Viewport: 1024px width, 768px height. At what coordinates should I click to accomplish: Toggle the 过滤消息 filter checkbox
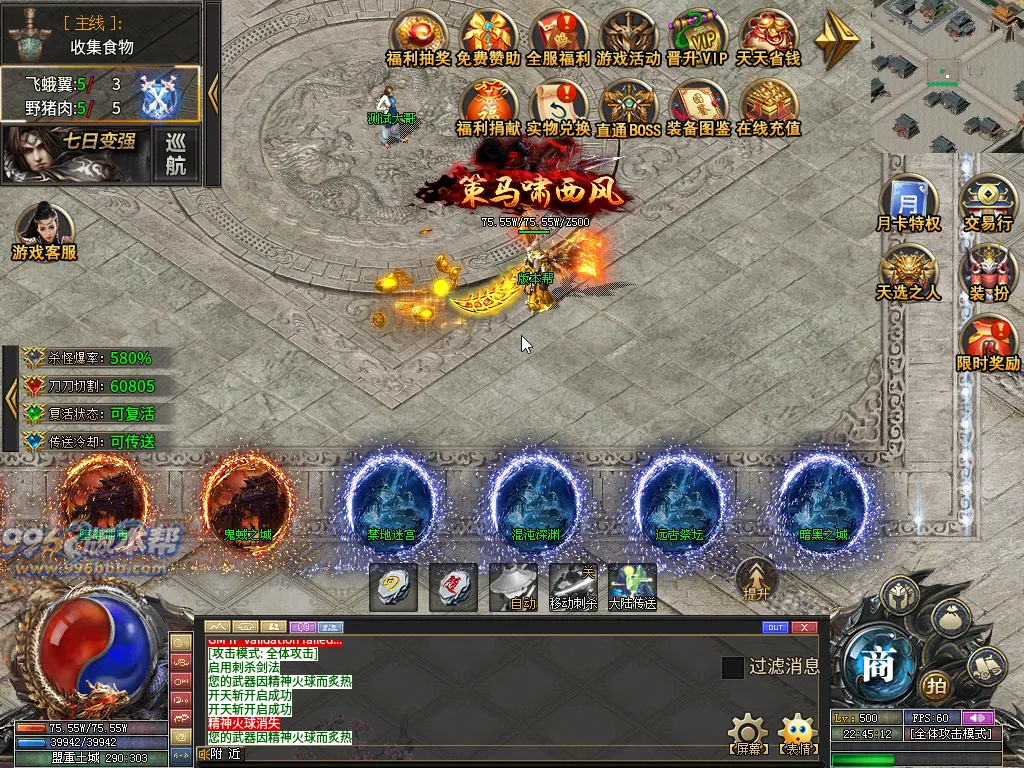tap(733, 667)
